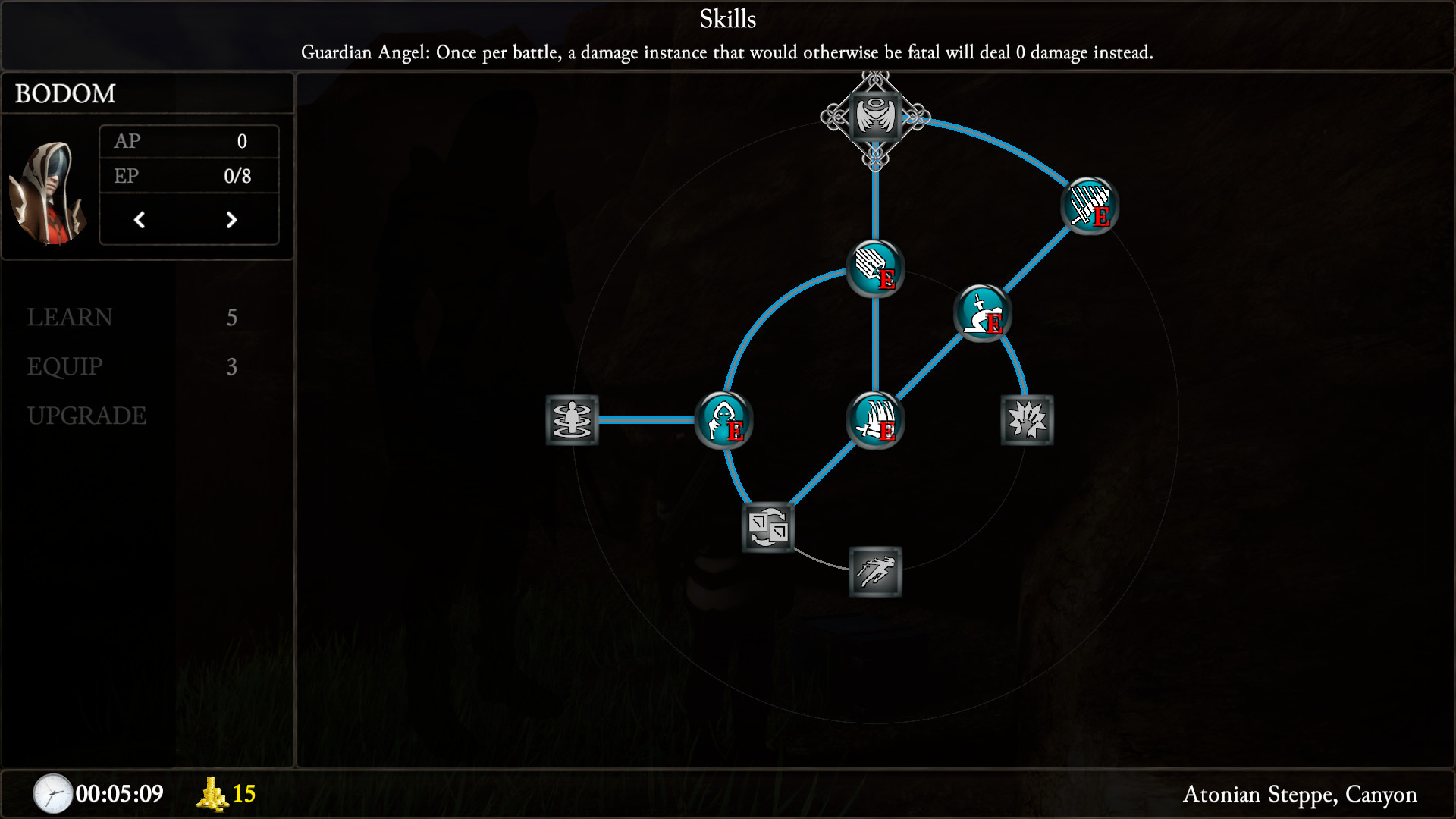
Task: Select the clawed dagger skill at the center
Action: 875,421
